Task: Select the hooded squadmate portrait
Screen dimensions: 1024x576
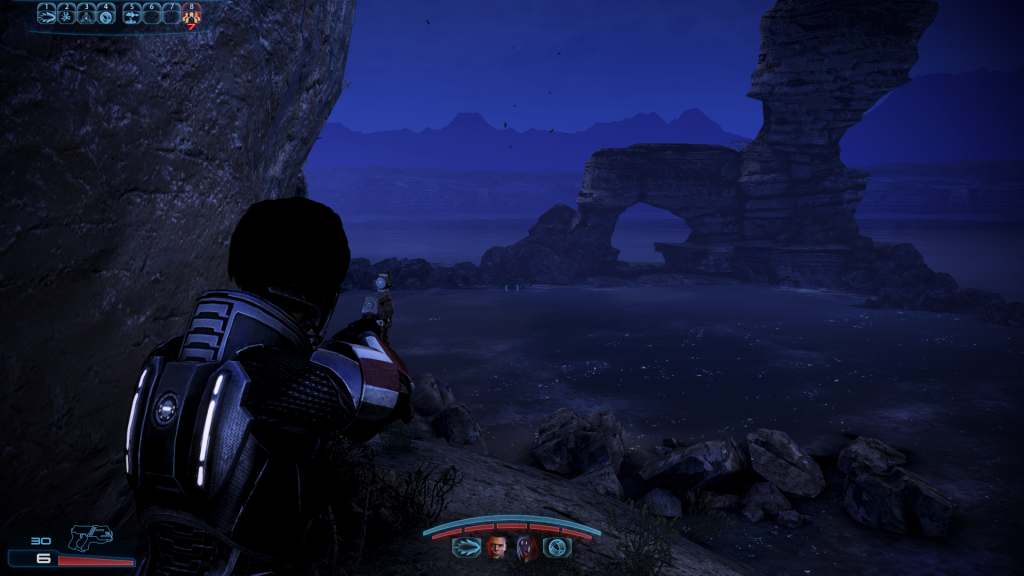Action: pyautogui.click(x=526, y=546)
